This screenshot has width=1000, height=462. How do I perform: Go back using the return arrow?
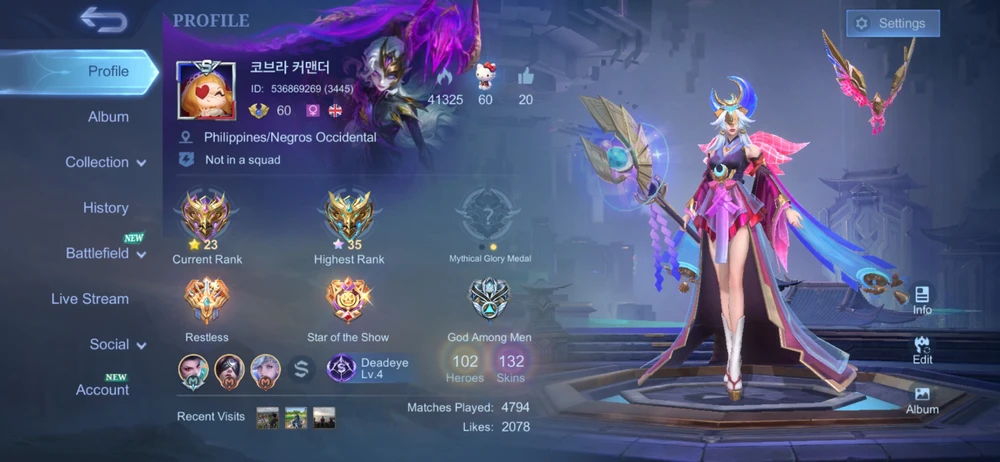pyautogui.click(x=102, y=19)
